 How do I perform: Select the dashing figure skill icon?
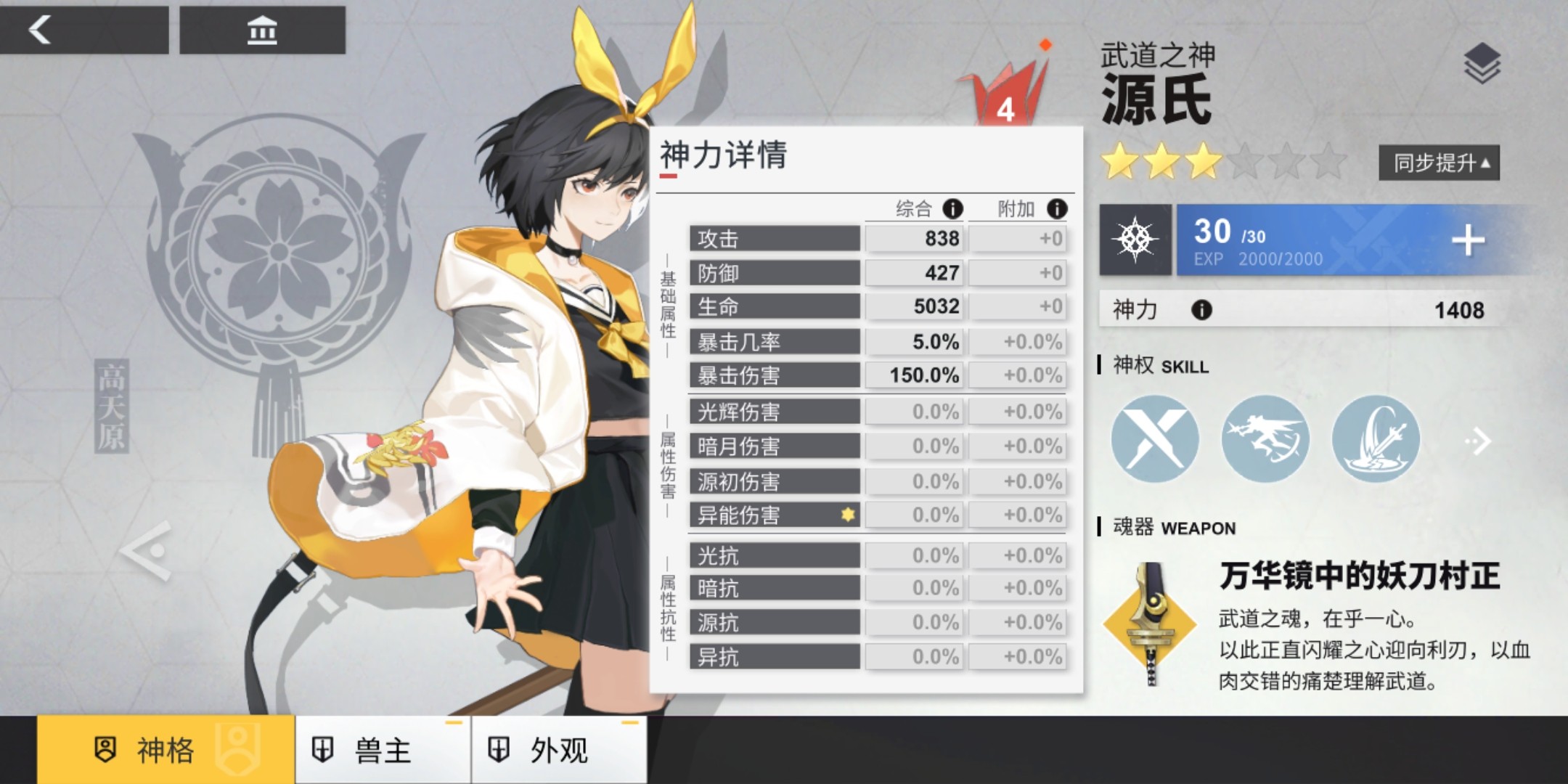(x=1265, y=439)
